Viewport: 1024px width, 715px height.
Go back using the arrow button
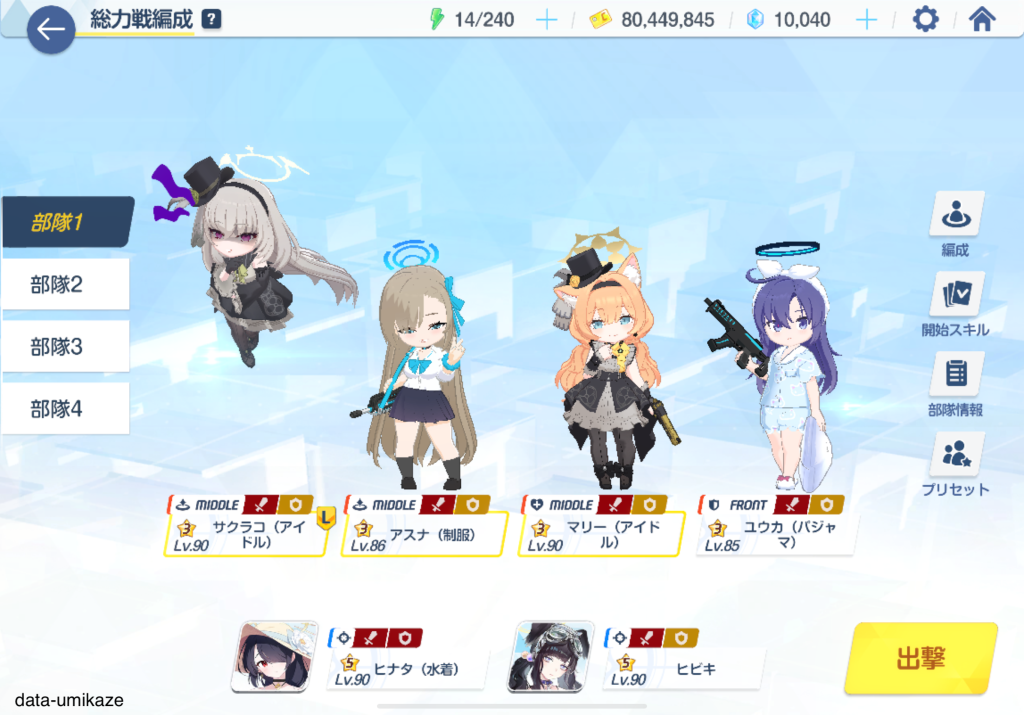coord(51,29)
